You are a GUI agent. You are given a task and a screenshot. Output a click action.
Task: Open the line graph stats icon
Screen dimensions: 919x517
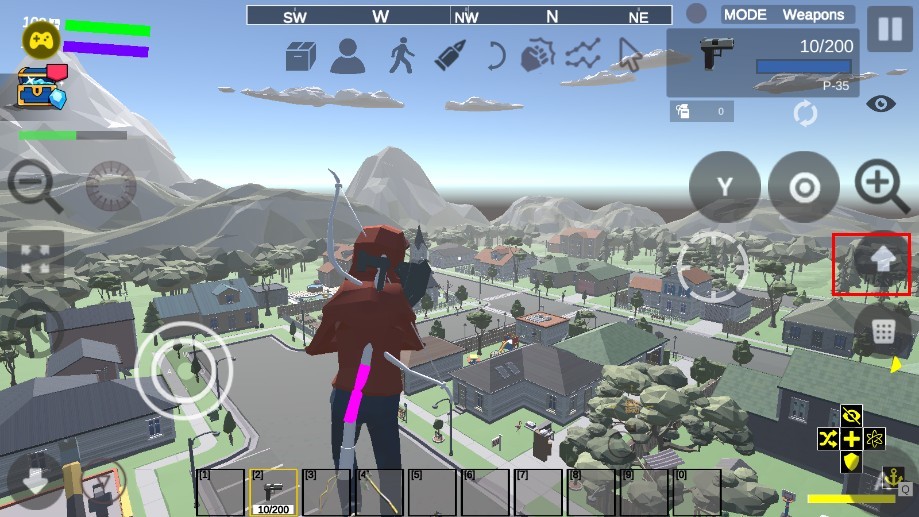(x=583, y=55)
